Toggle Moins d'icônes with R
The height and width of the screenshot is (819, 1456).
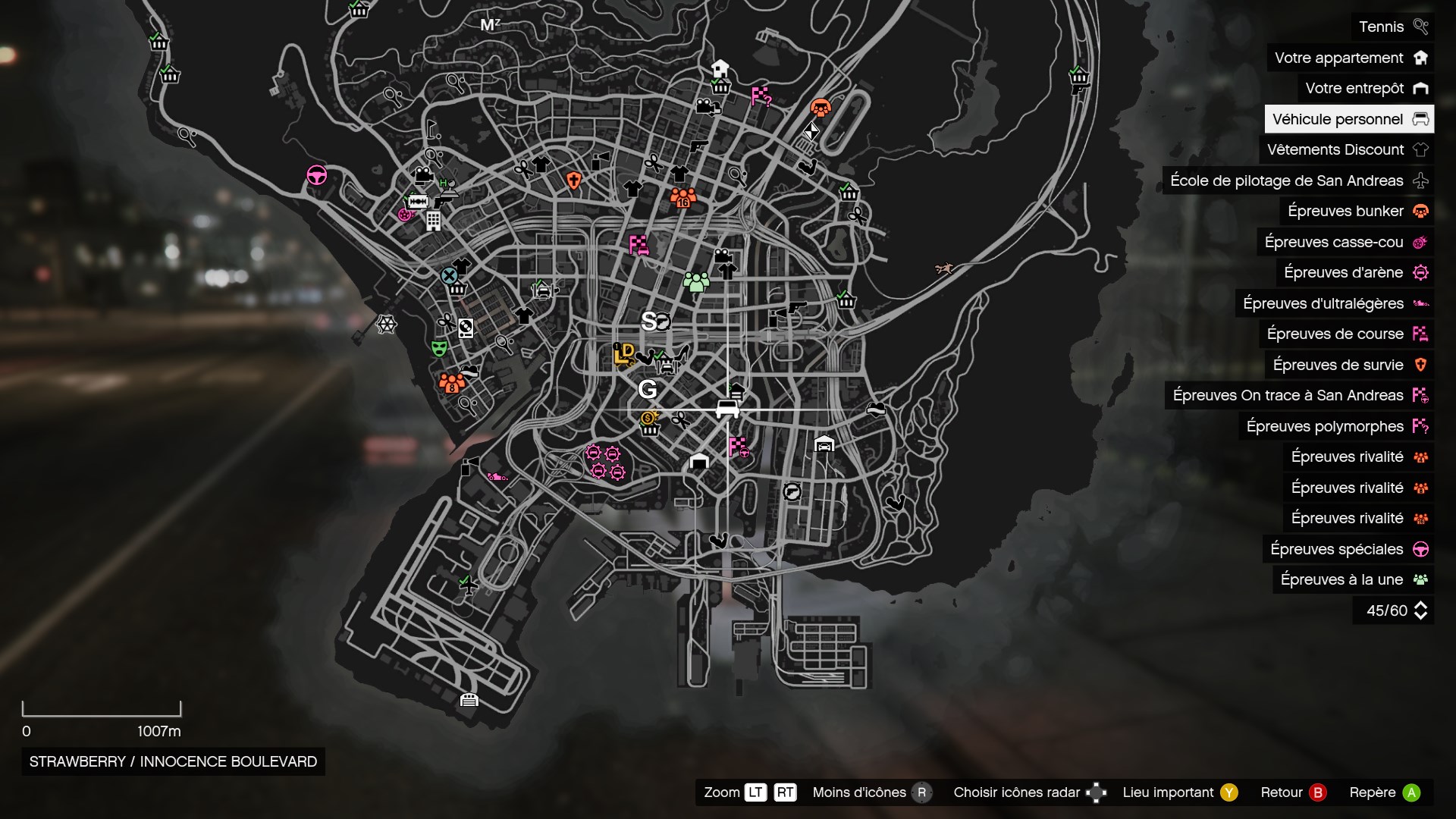923,792
